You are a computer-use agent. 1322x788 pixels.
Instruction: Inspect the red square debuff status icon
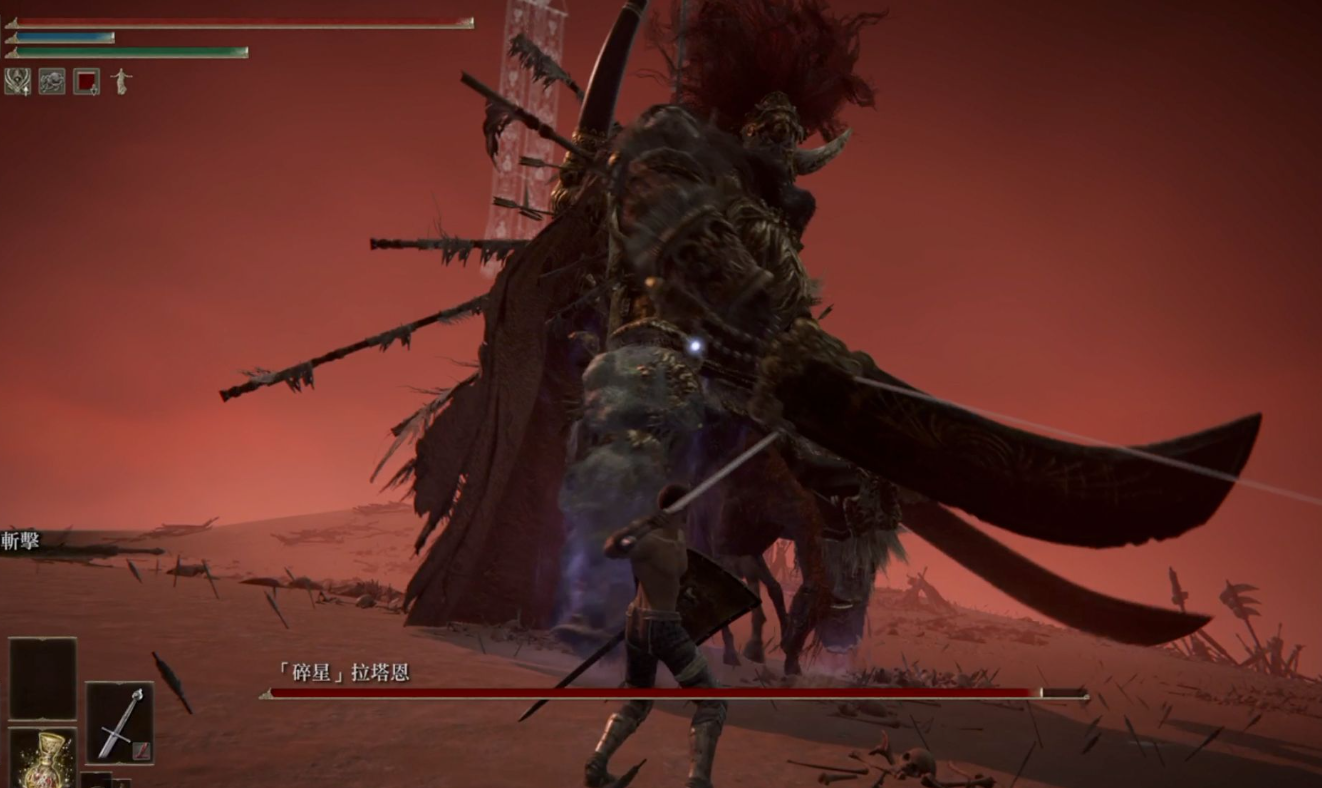point(87,81)
